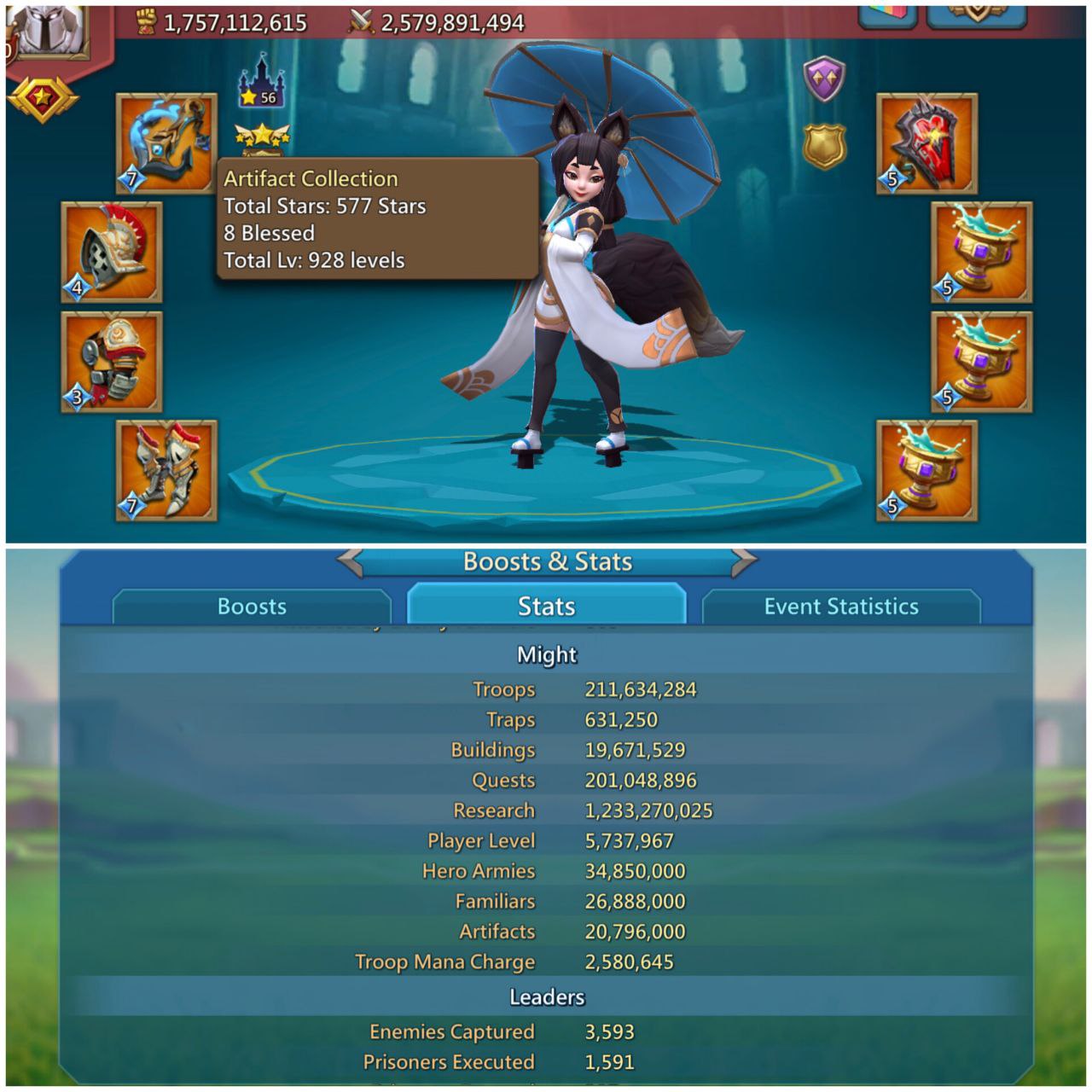The width and height of the screenshot is (1092, 1092).
Task: Click the right arrow beside Boosts & Stats
Action: click(x=744, y=562)
